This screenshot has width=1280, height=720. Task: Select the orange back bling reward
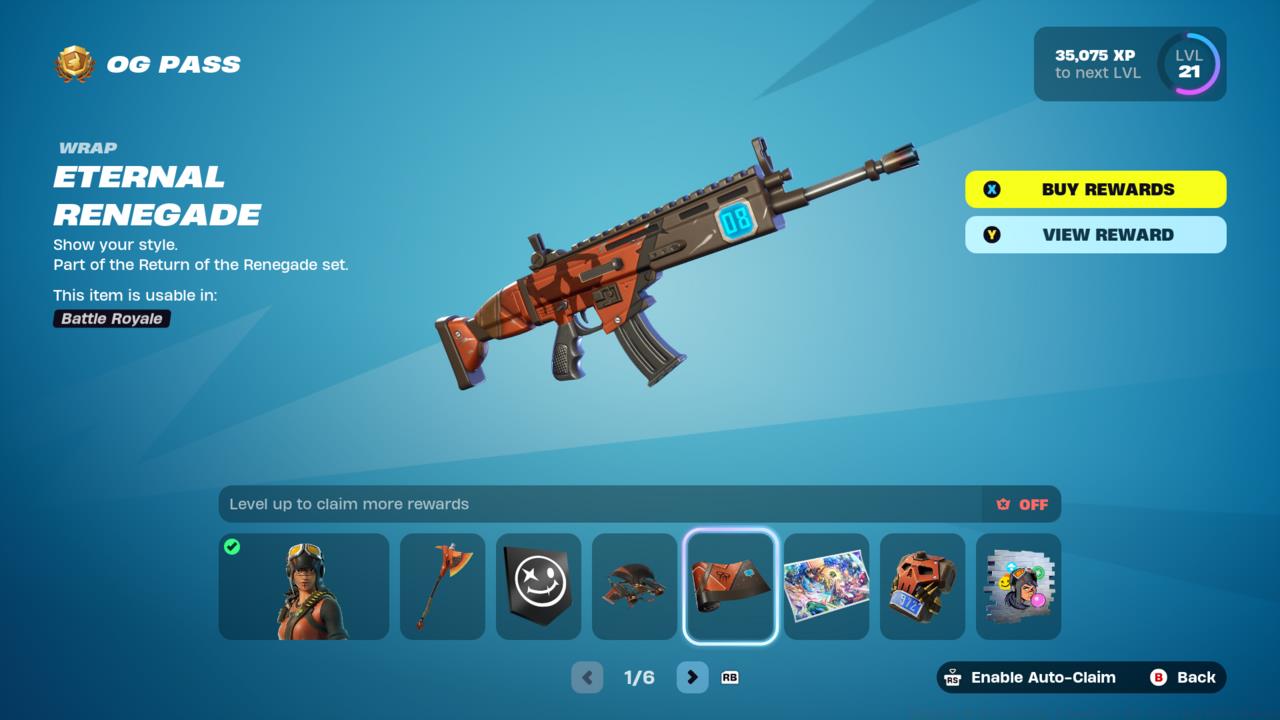(922, 586)
